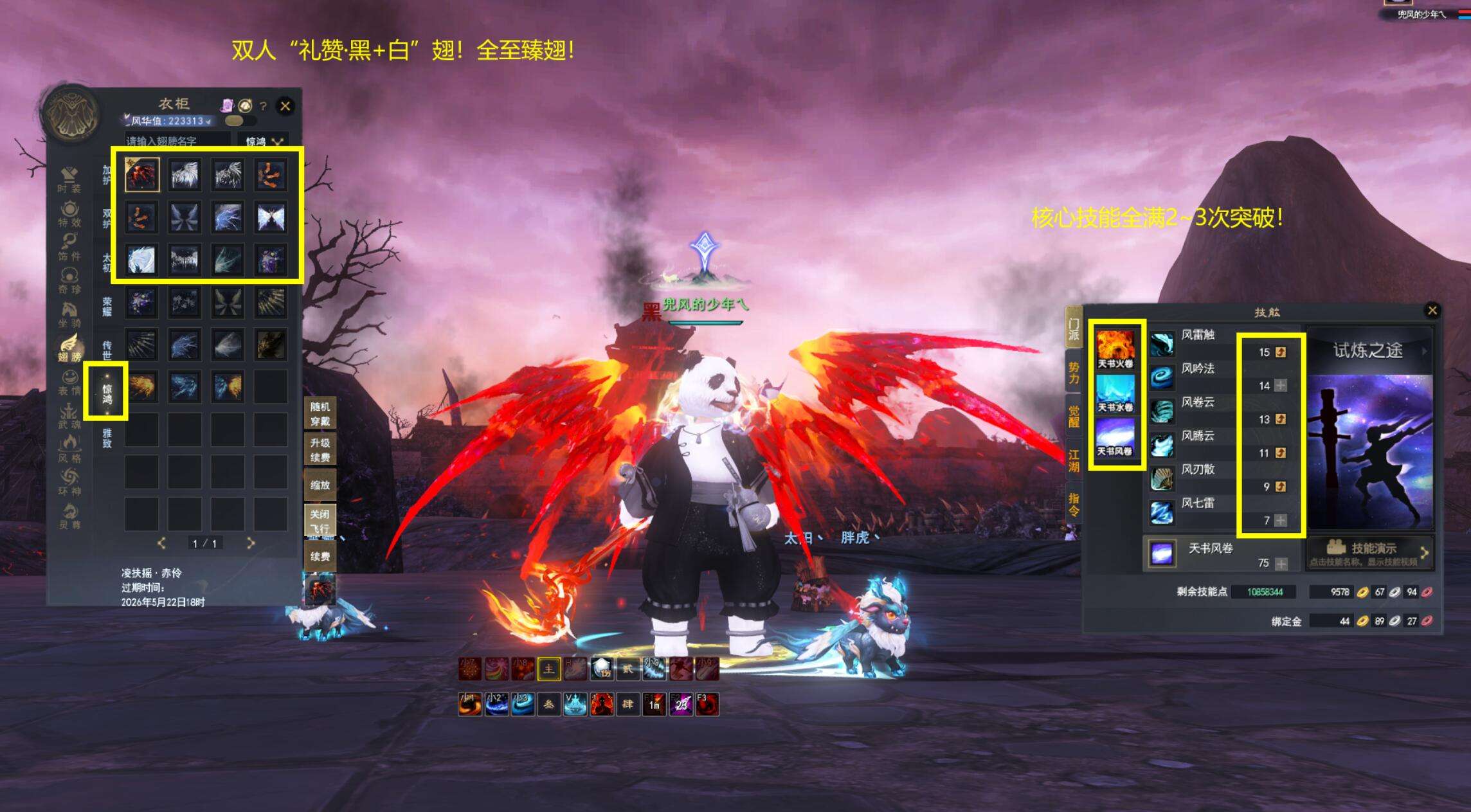Click the 随机穿戴 random wear button
1471x812 pixels.
pos(320,414)
